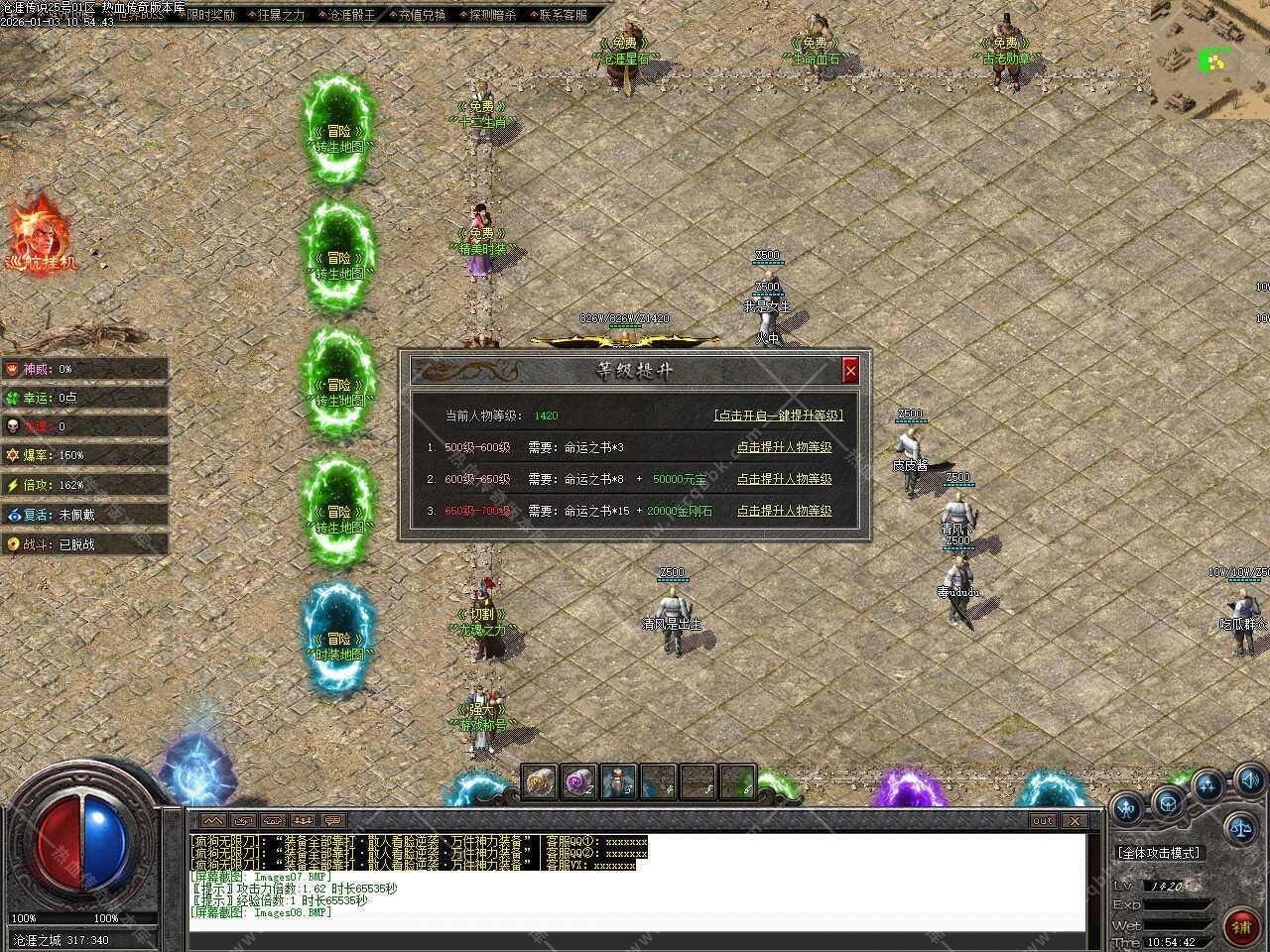This screenshot has width=1270, height=952.
Task: Open the 限时奖励 menu
Action: 211,15
